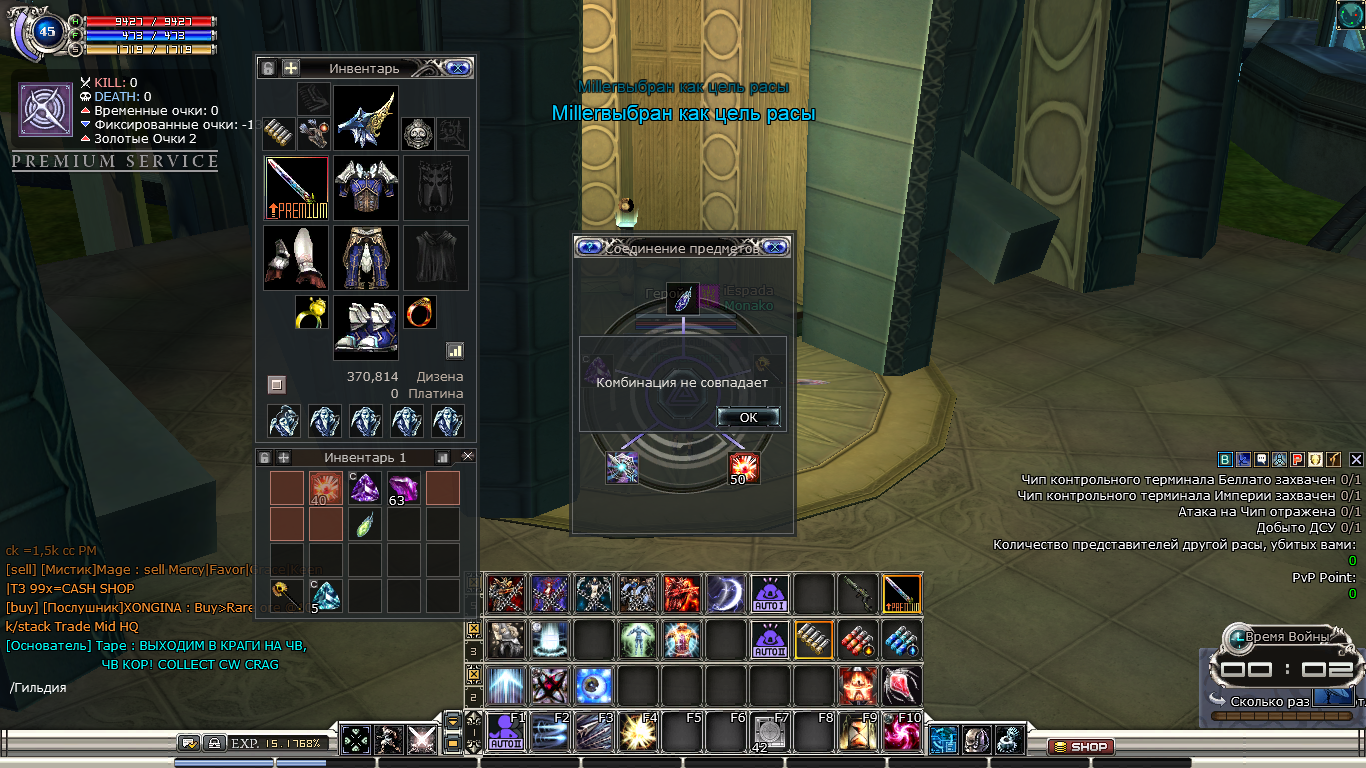Select the green feather item in bag

click(364, 524)
